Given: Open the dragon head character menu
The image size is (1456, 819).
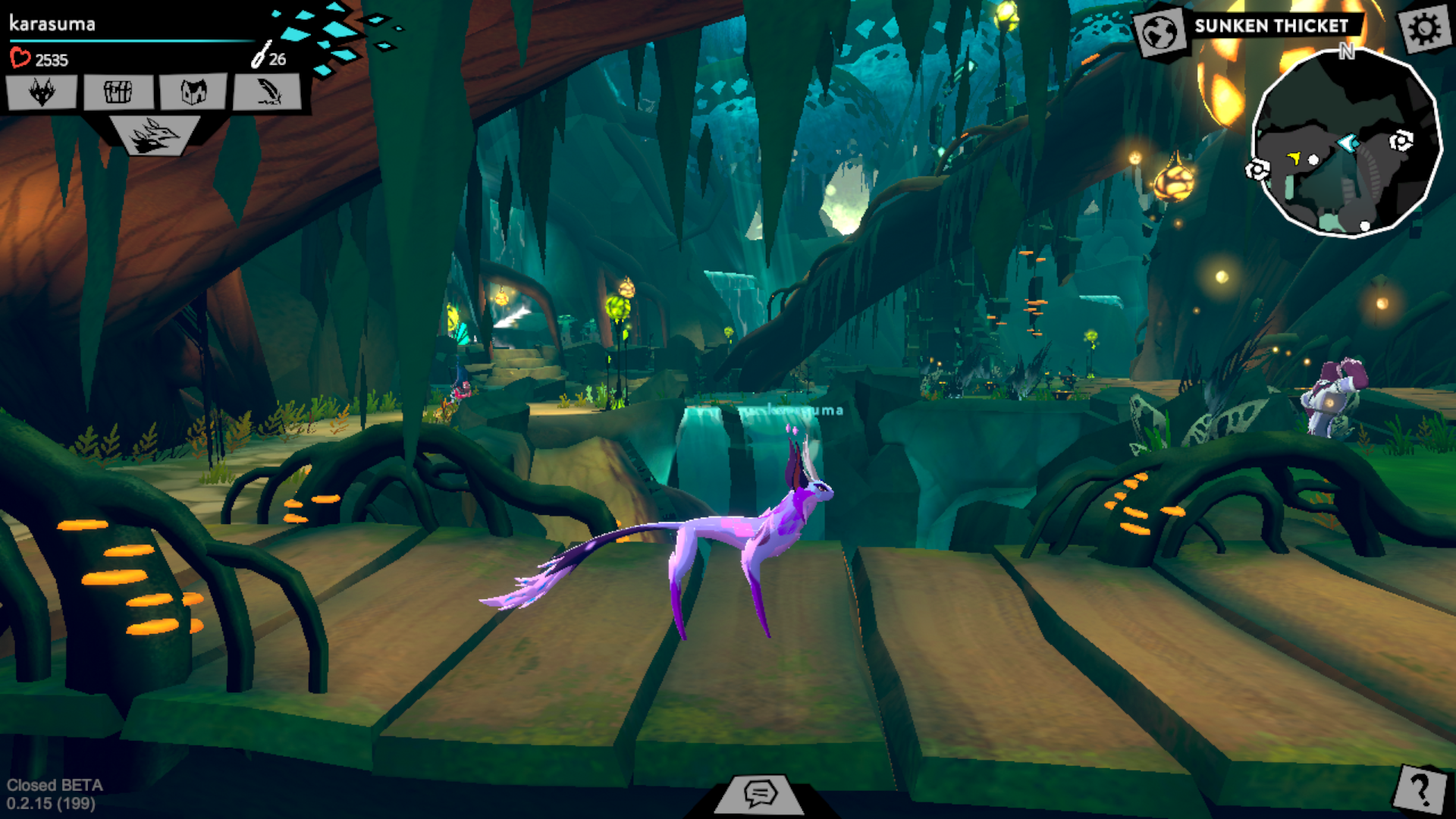Looking at the screenshot, I should tap(42, 93).
